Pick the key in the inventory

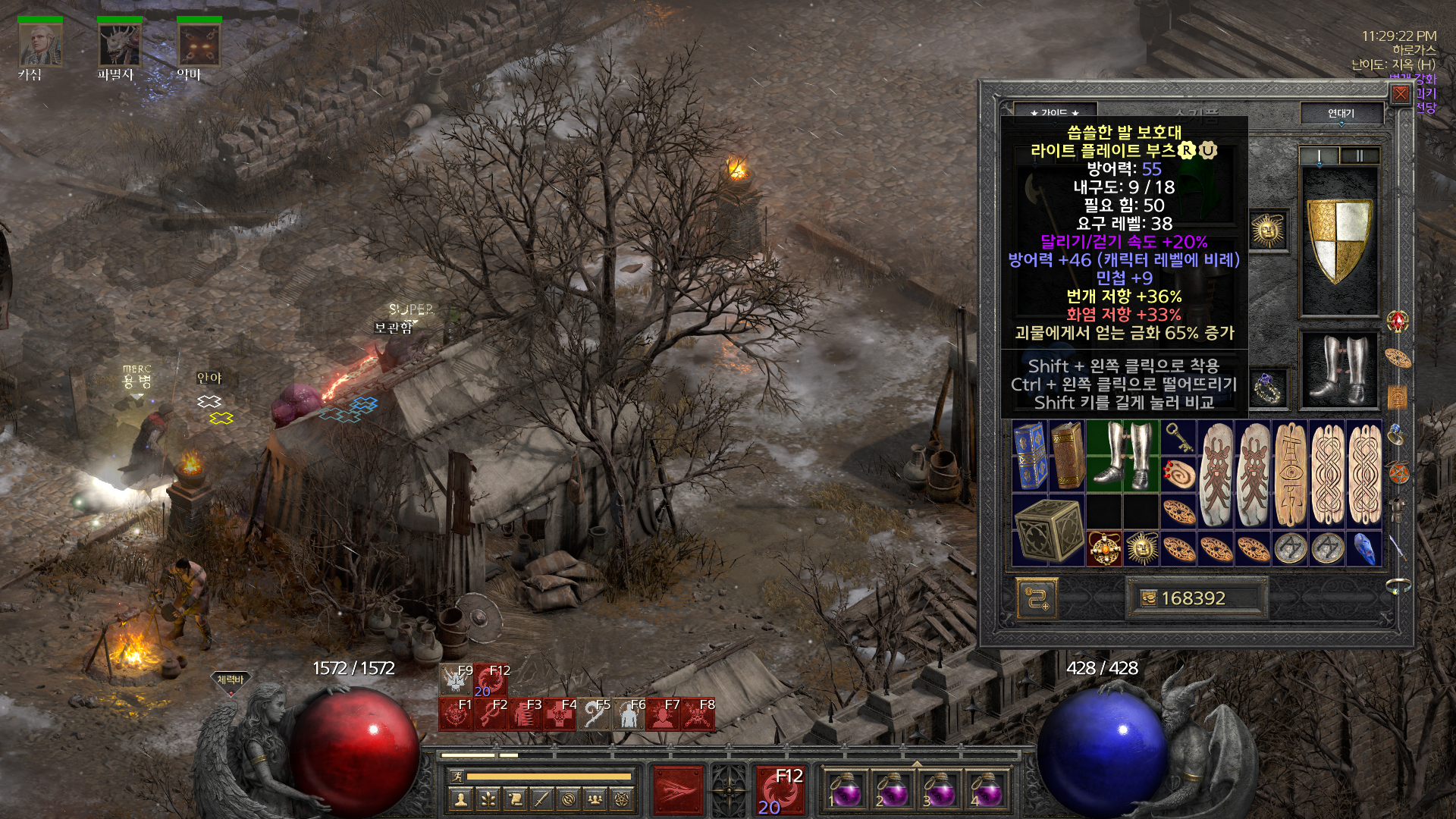[x=1179, y=438]
